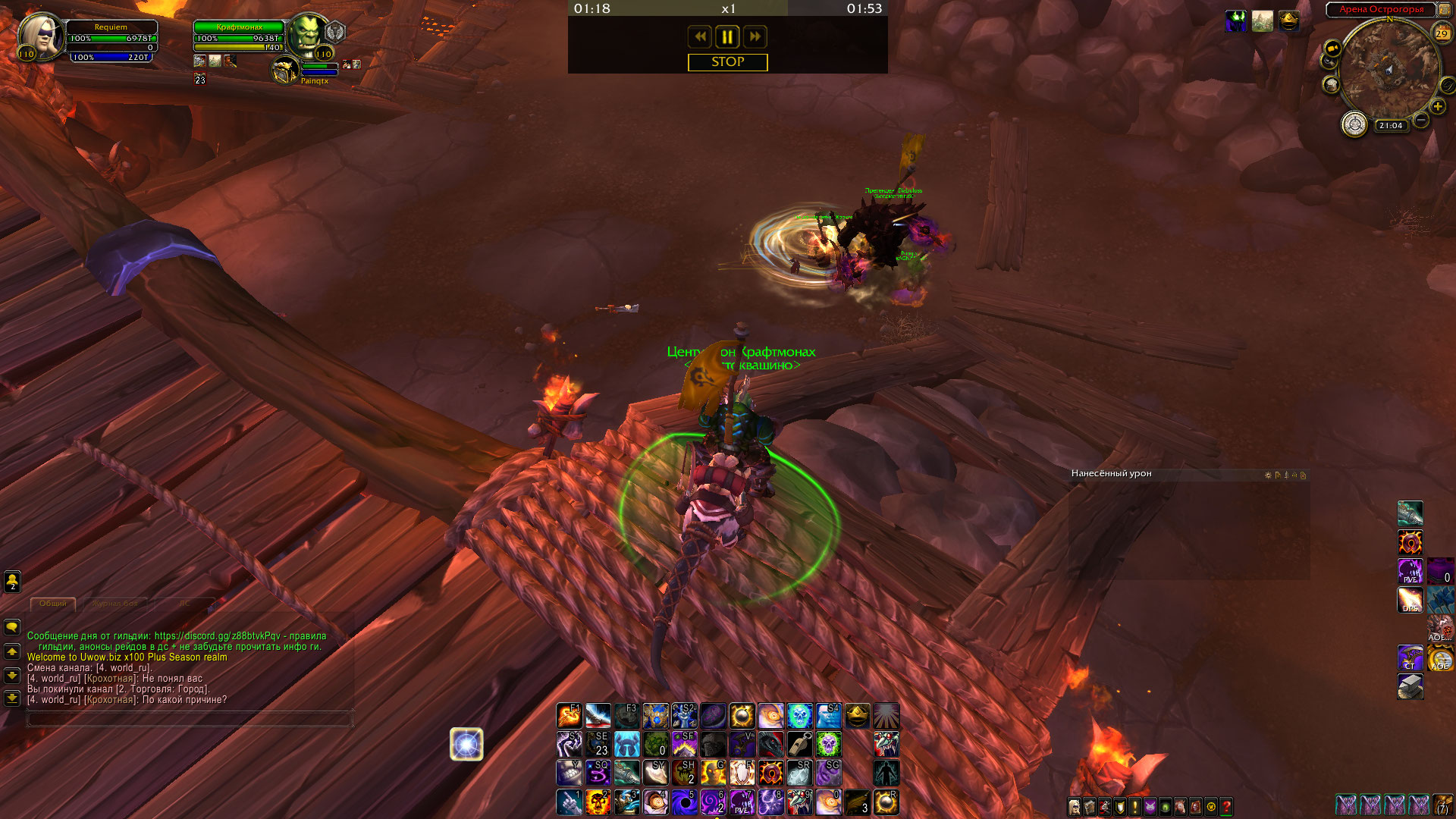Image resolution: width=1456 pixels, height=819 pixels.
Task: Open the backpack bag slot
Action: point(1442,805)
